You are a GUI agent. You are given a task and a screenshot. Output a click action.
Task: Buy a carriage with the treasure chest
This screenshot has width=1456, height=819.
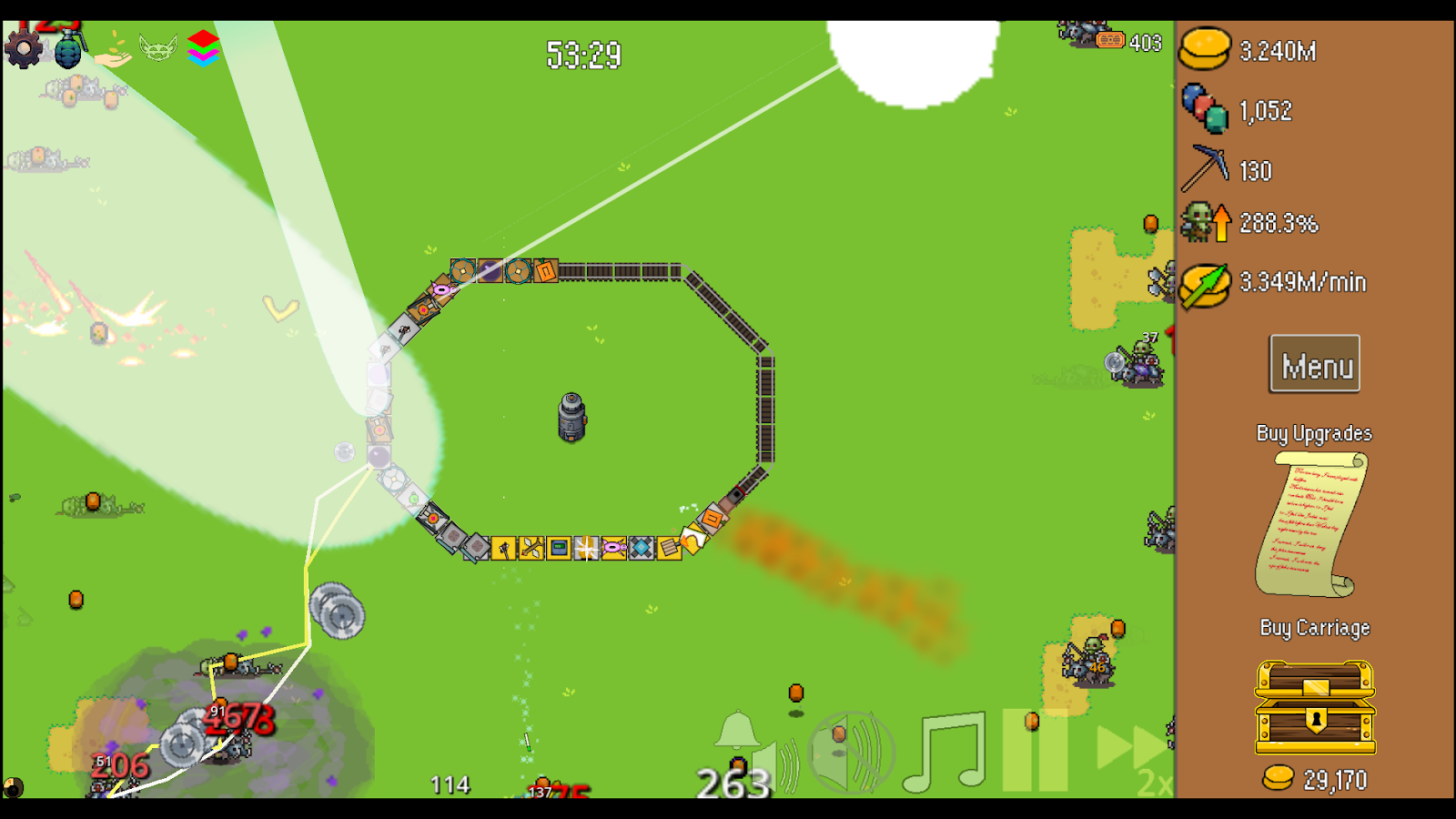pyautogui.click(x=1315, y=708)
